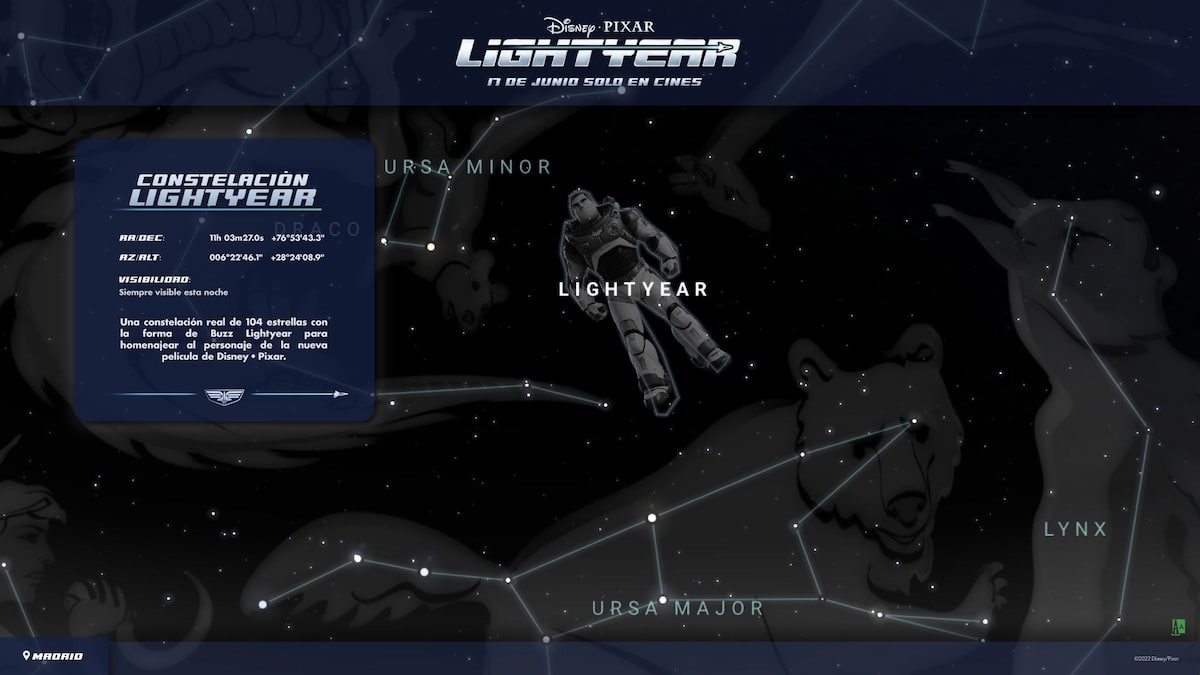The image size is (1200, 675).
Task: Select the URSA MINOR constellation label
Action: point(468,167)
